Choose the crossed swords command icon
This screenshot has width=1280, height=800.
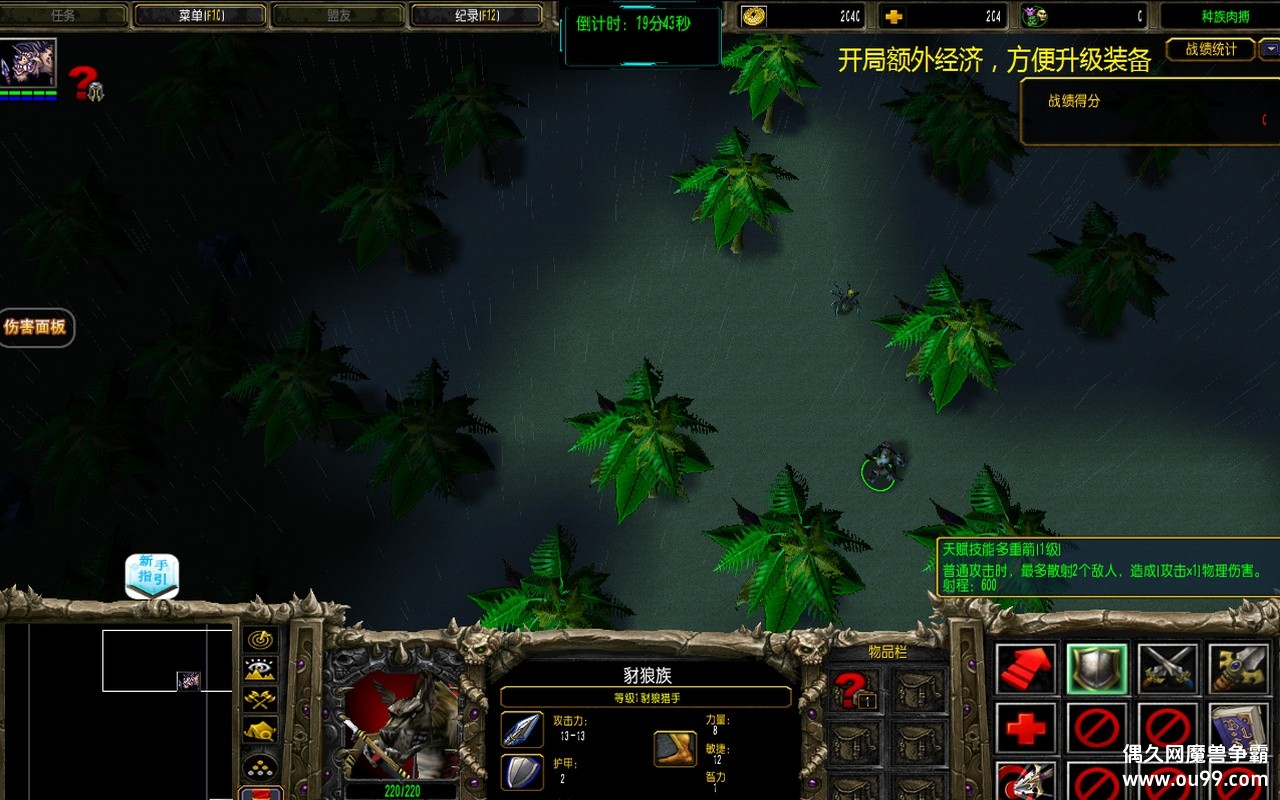coord(1168,669)
